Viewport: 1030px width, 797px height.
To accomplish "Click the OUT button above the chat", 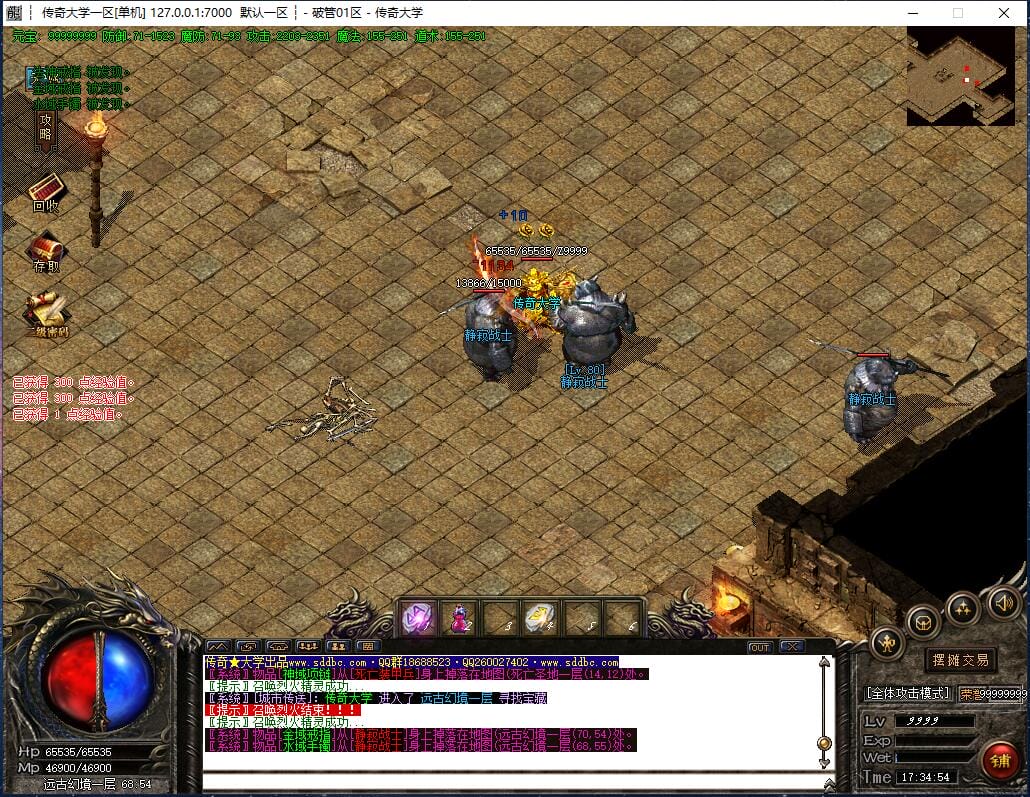I will coord(760,647).
